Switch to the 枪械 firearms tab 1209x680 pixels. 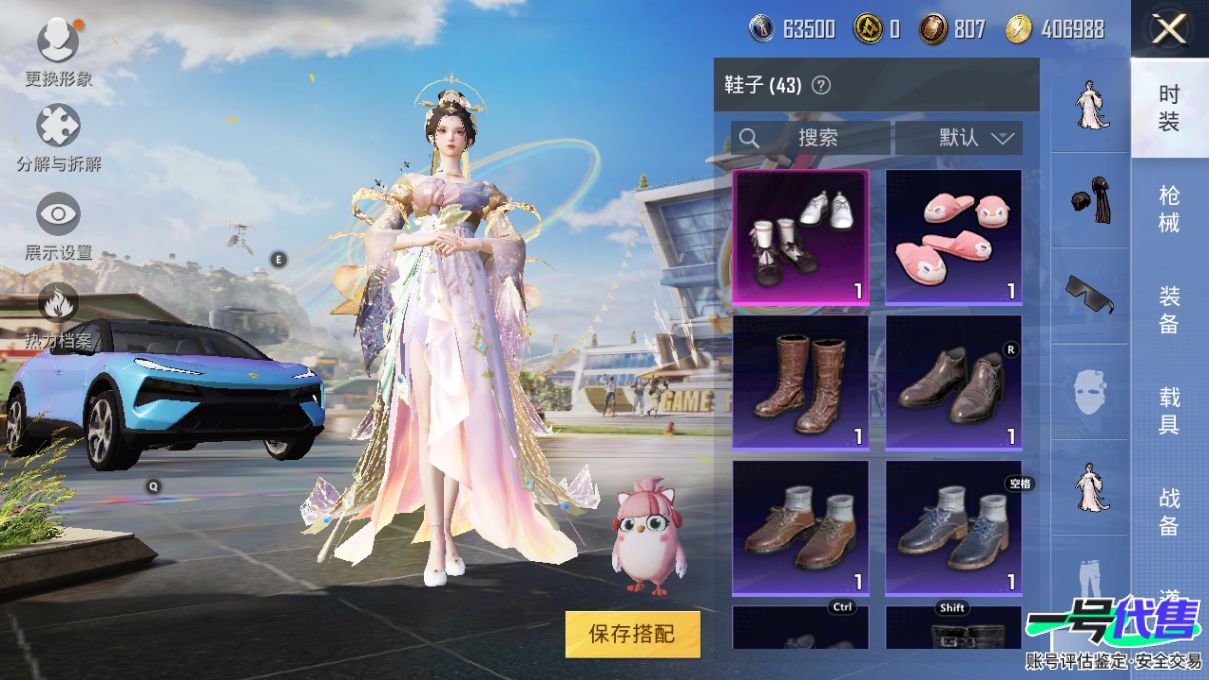click(1169, 208)
